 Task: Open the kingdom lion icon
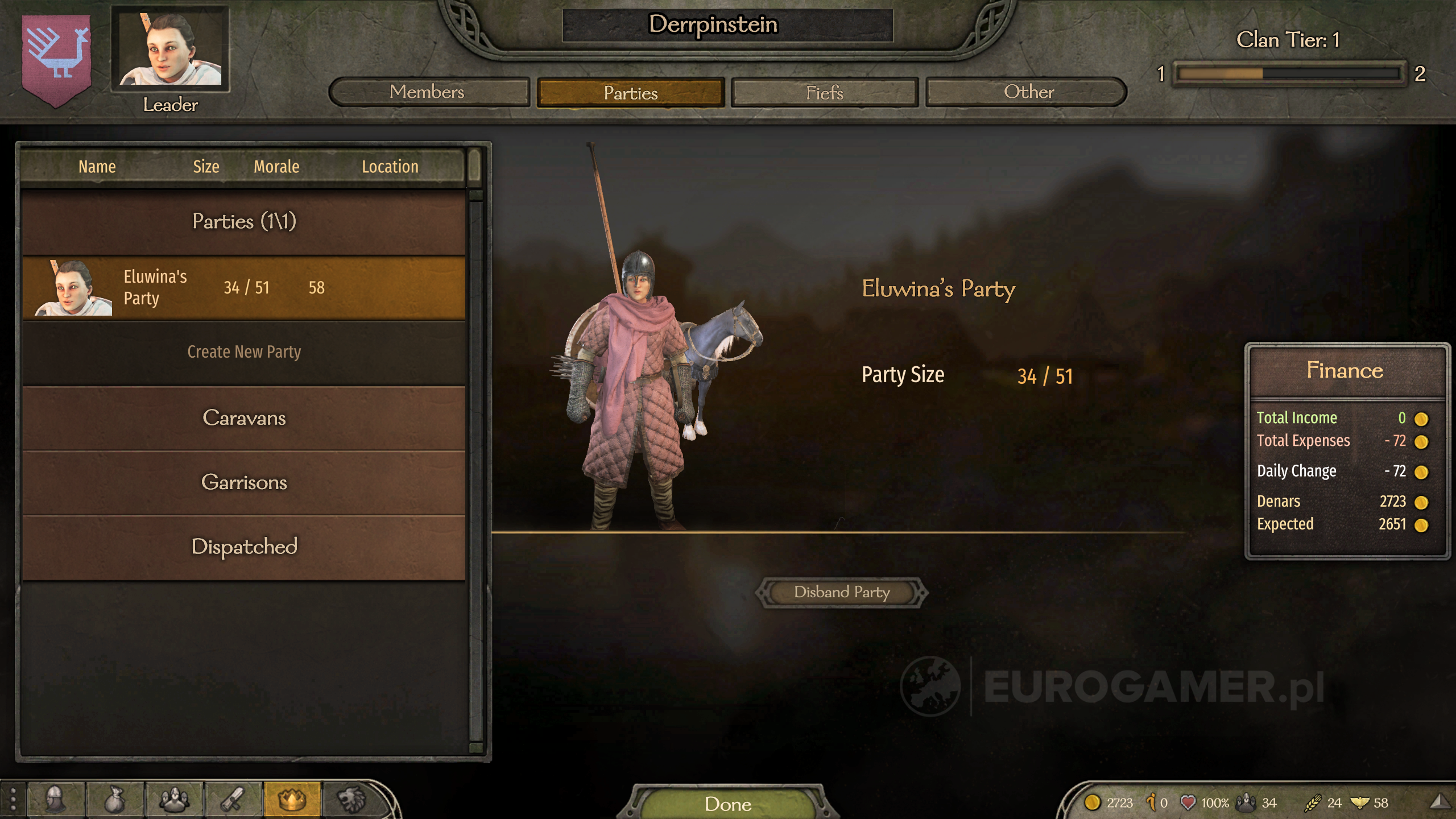pyautogui.click(x=351, y=800)
